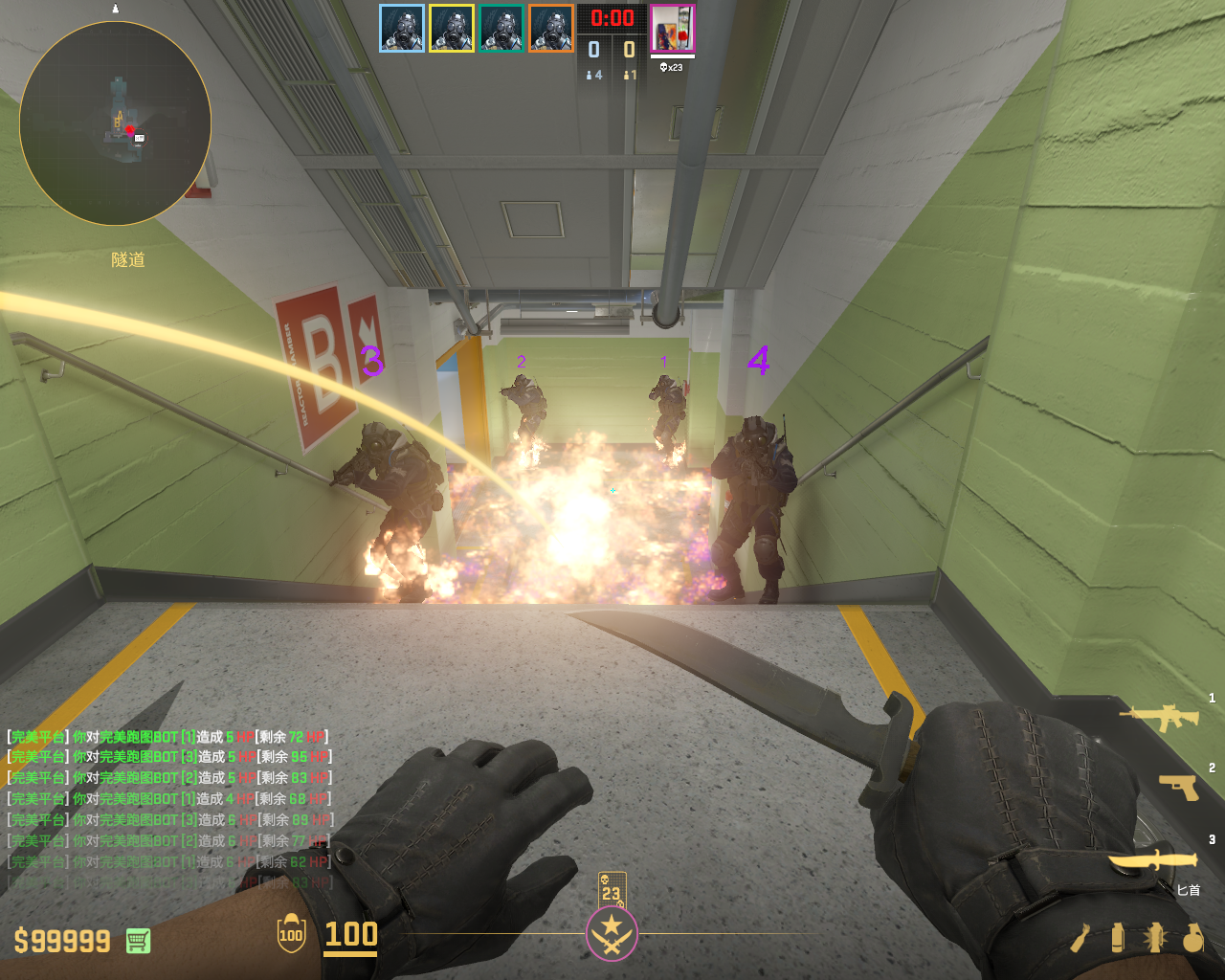The width and height of the screenshot is (1225, 980).
Task: Select the teal-bordered player avatar
Action: point(501,29)
